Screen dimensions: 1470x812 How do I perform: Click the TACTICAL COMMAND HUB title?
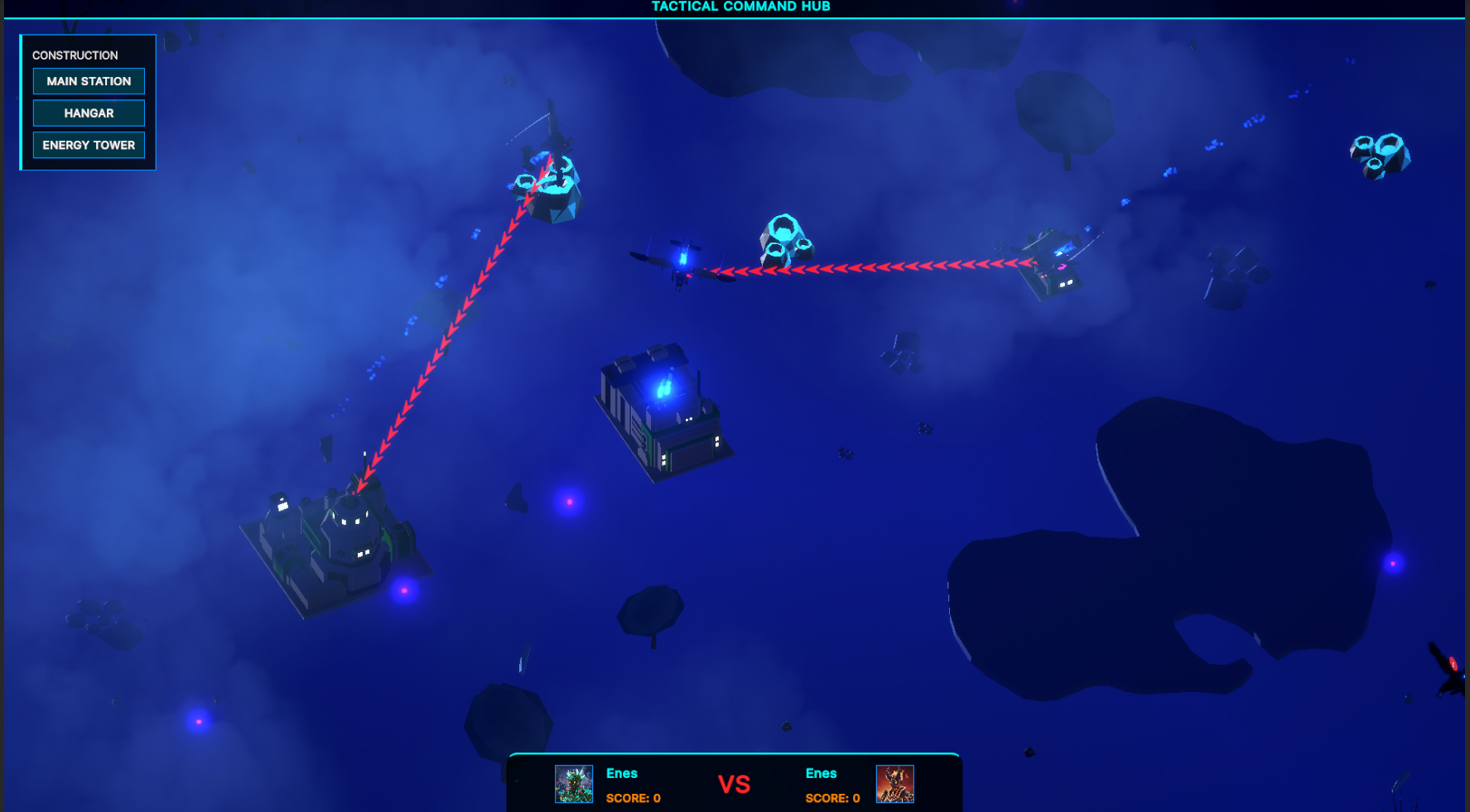click(740, 7)
